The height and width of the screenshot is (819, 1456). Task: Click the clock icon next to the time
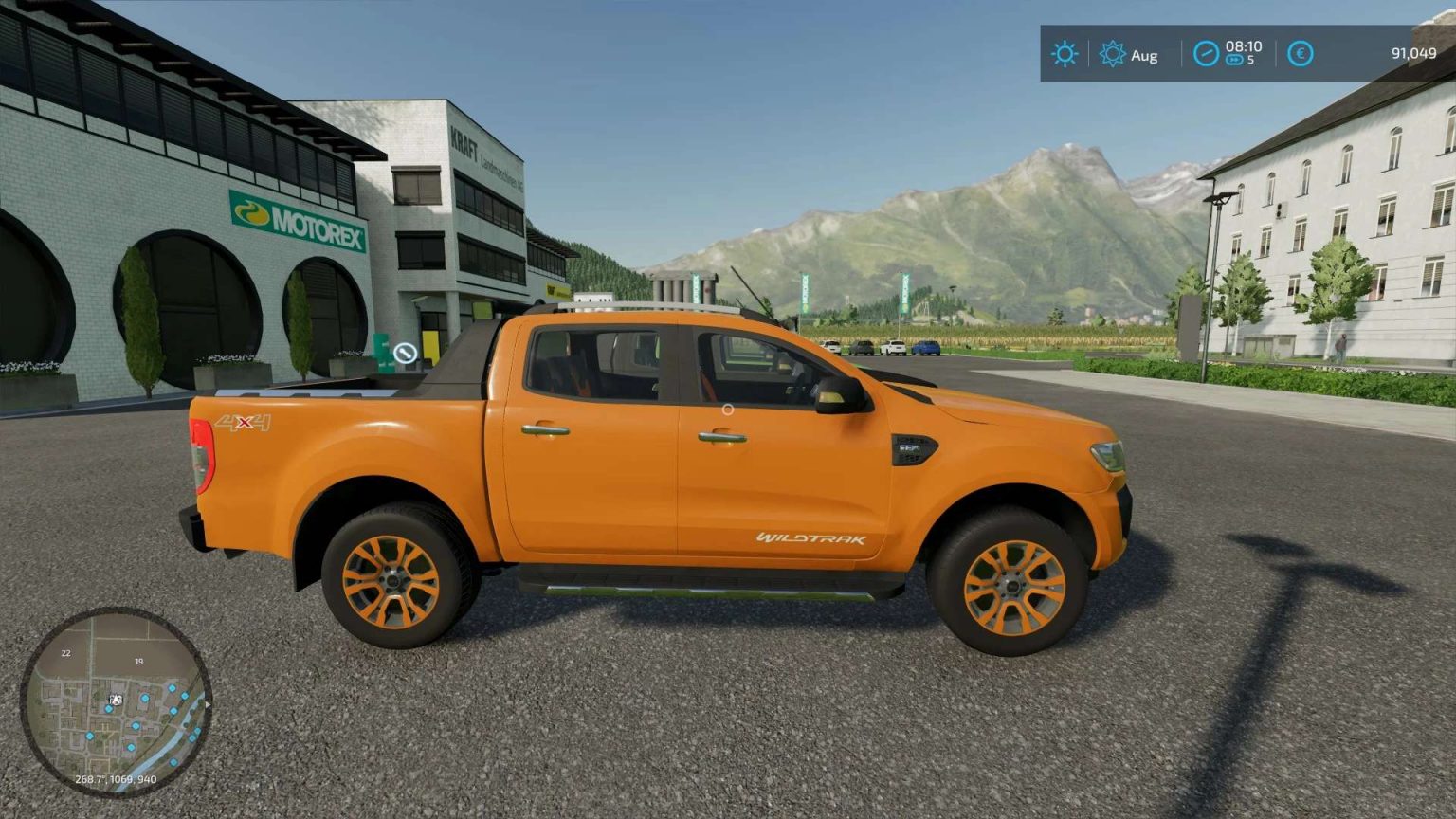1205,53
